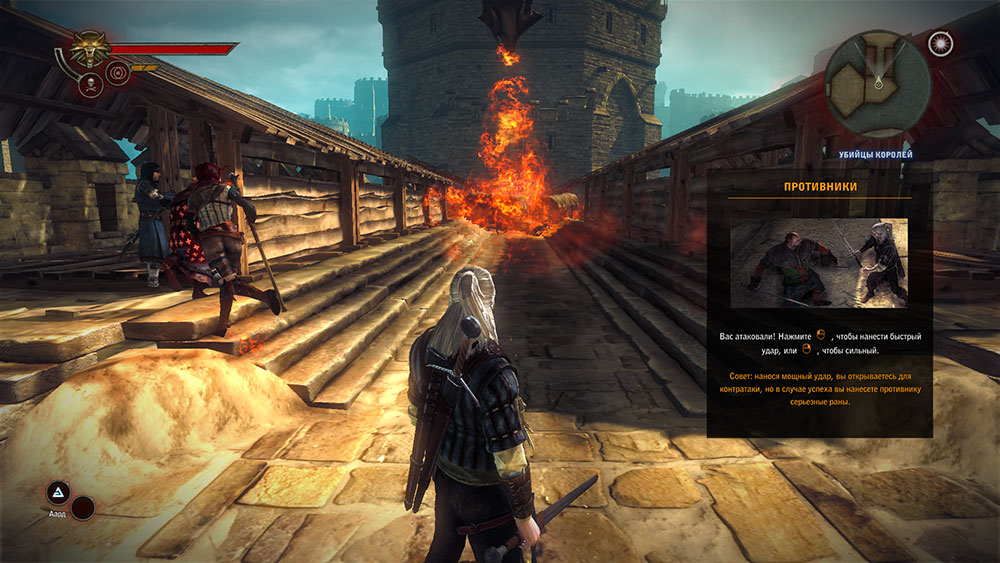Select the empty round quick item slot
Image resolution: width=1000 pixels, height=563 pixels.
pyautogui.click(x=83, y=508)
